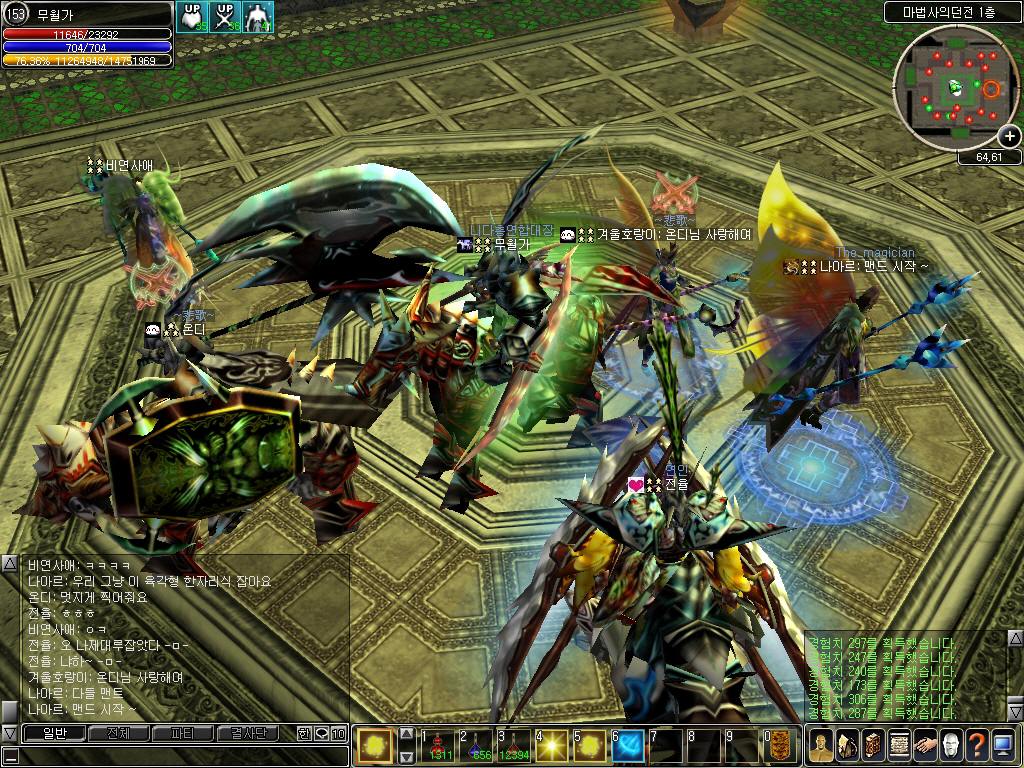
Task: Toggle the 한 input language button
Action: [x=304, y=733]
